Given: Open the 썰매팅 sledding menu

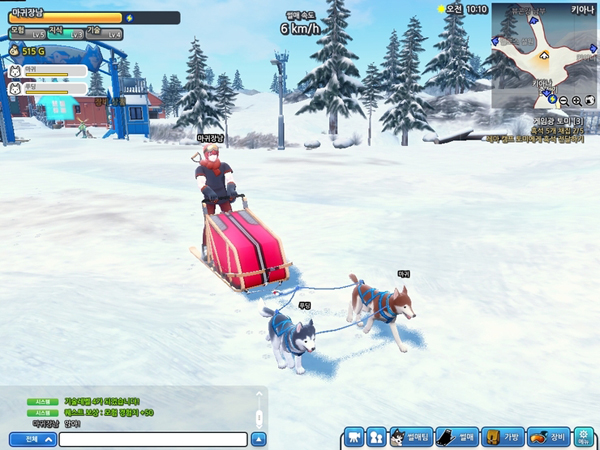Looking at the screenshot, I should [410, 437].
